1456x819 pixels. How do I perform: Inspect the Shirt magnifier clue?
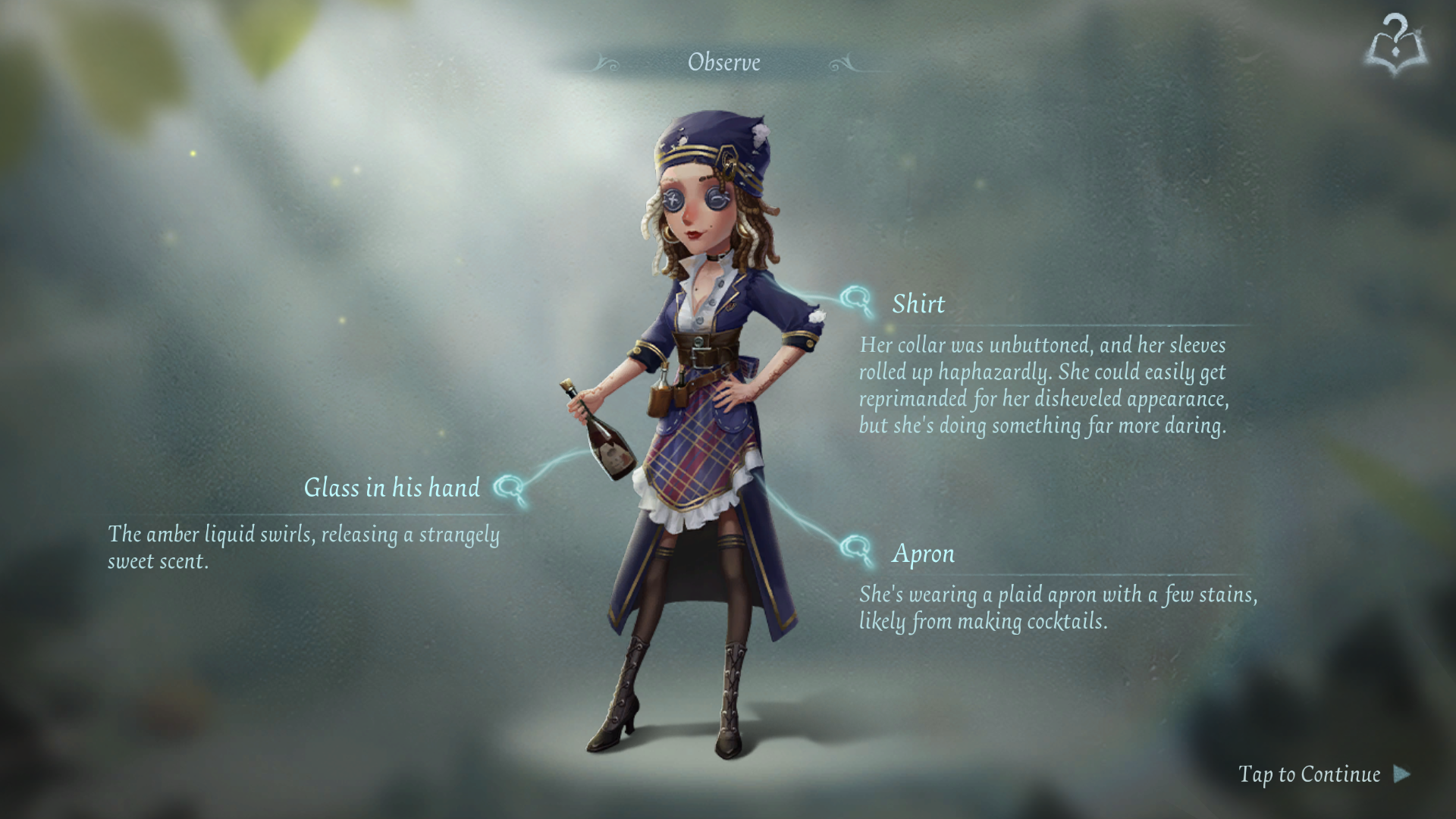point(858,301)
